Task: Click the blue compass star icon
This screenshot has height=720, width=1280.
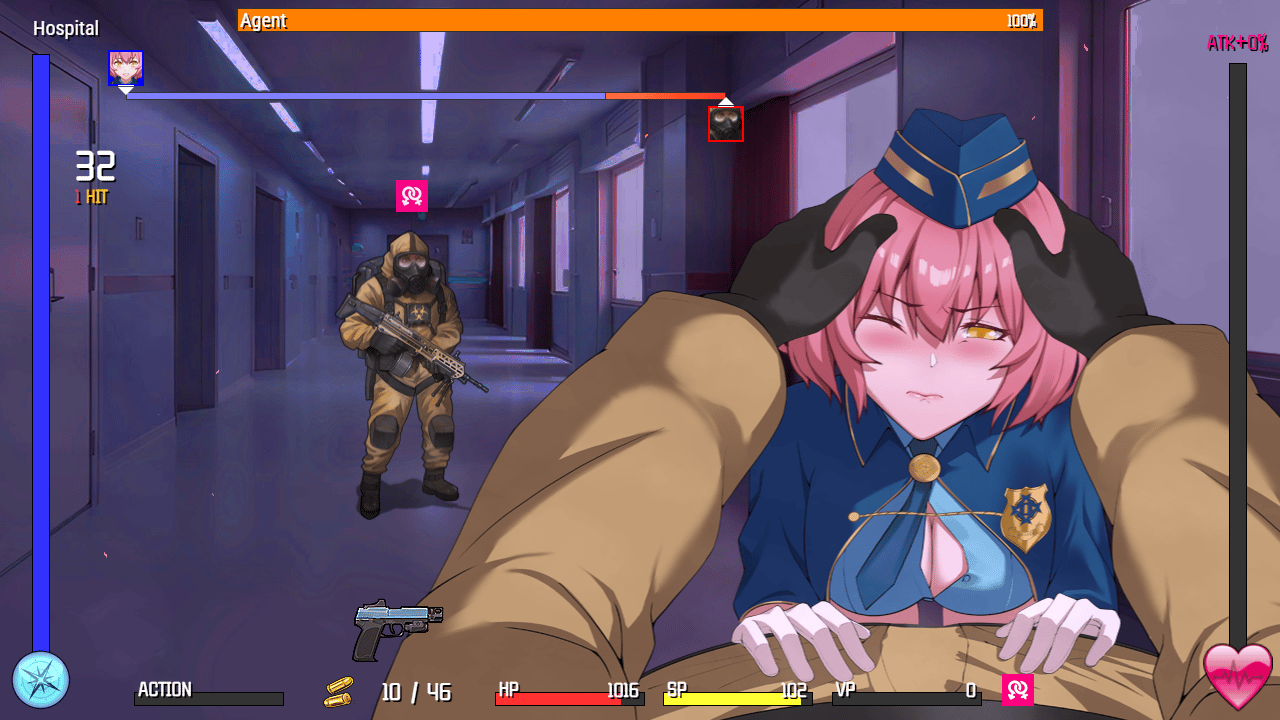Action: (x=41, y=680)
